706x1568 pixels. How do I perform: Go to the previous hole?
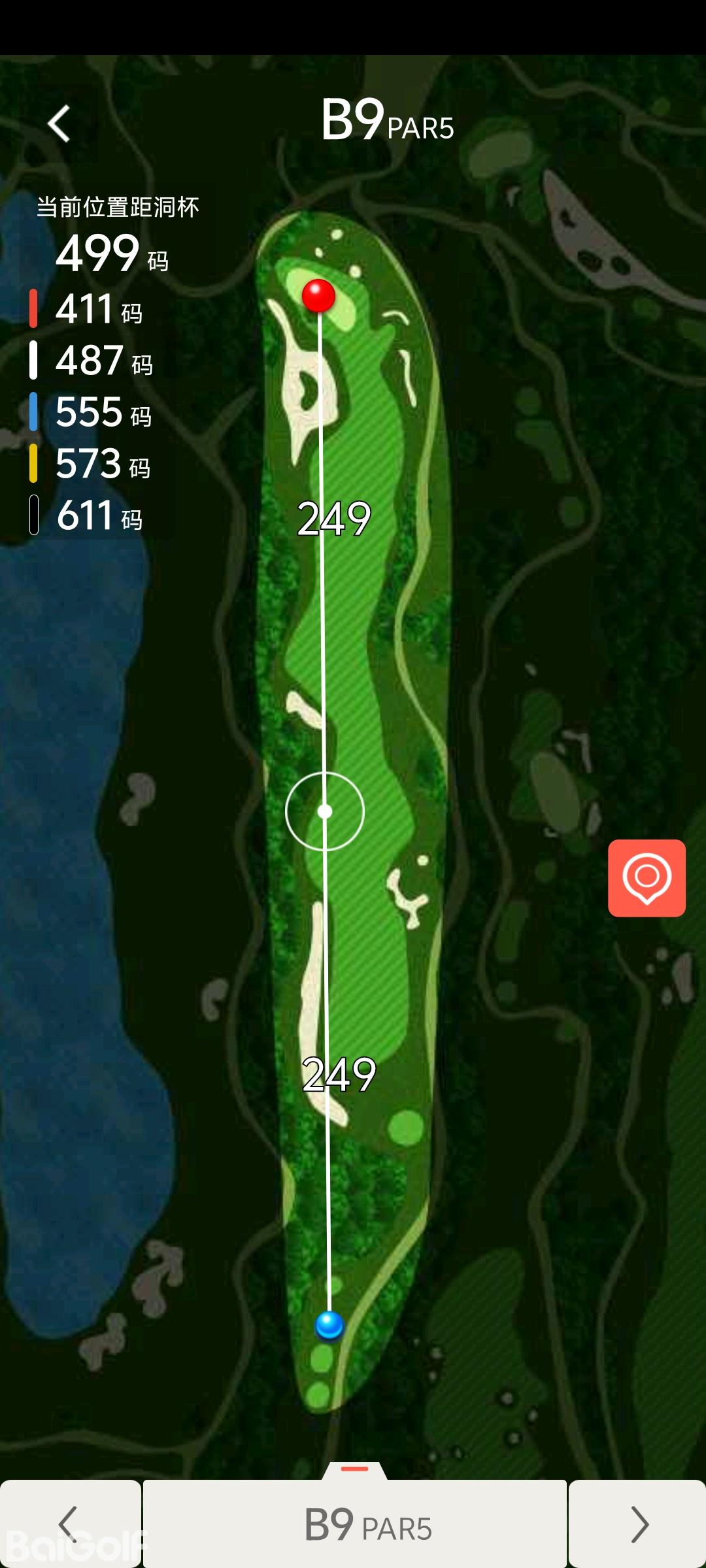[x=69, y=1524]
